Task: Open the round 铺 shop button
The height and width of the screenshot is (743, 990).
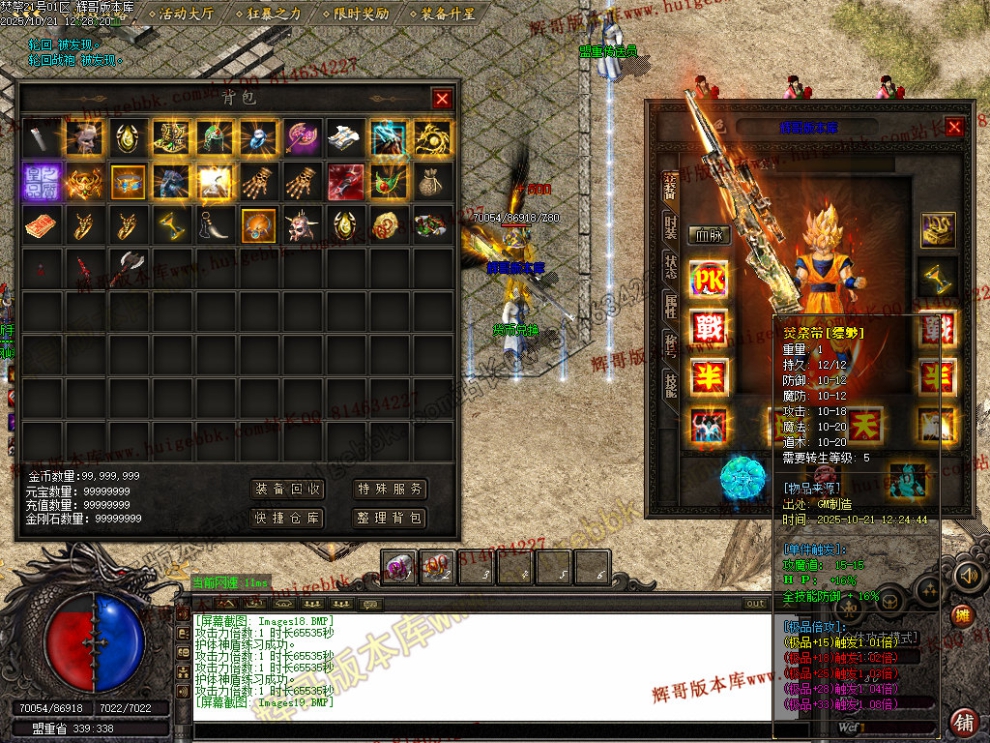Action: [x=964, y=722]
